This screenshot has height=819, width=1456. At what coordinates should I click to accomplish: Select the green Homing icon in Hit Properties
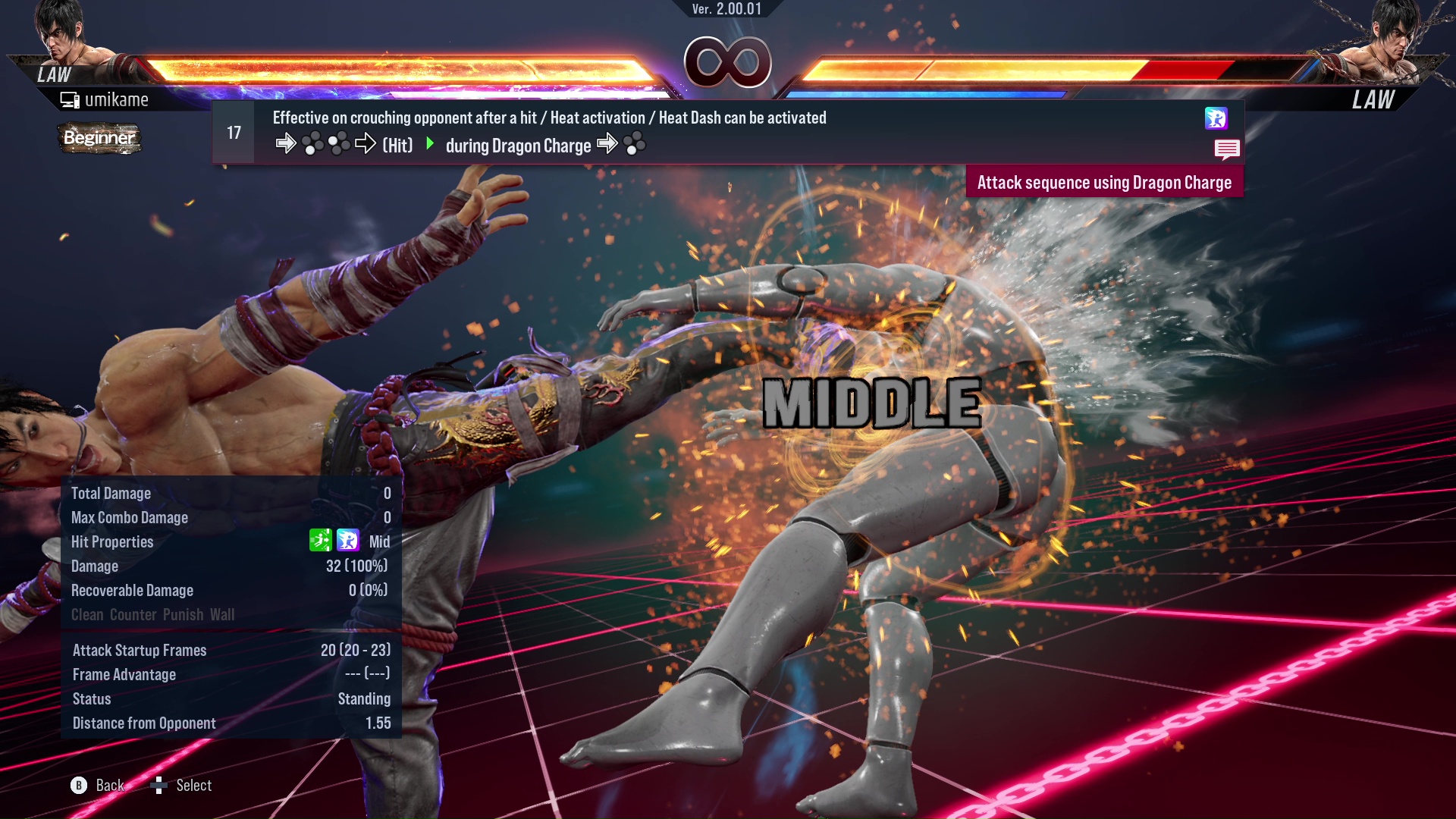(x=321, y=541)
